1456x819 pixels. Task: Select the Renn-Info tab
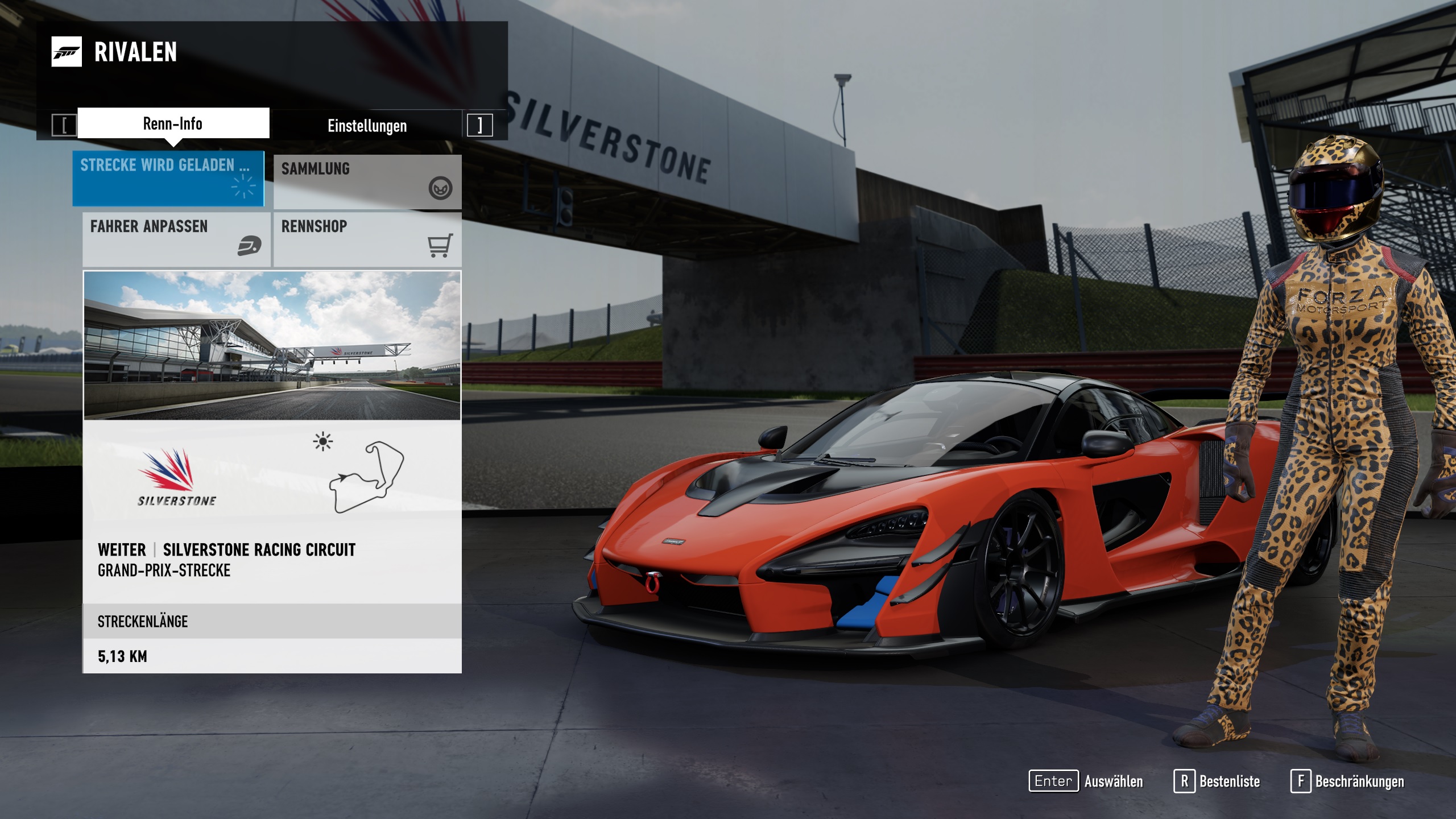coord(173,123)
